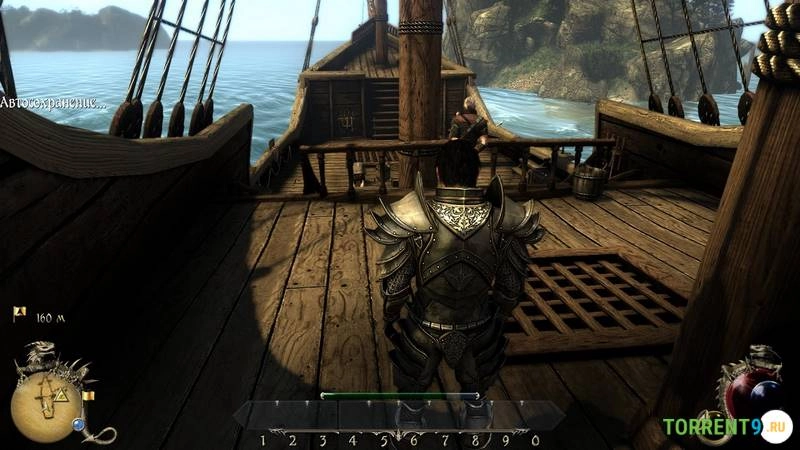
Task: Click the torrent9.ru watermark logo
Action: pyautogui.click(x=725, y=427)
